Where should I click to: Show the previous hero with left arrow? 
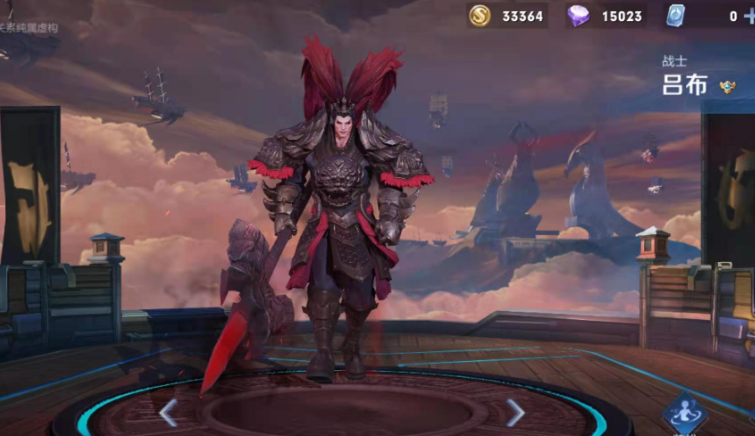pos(169,411)
